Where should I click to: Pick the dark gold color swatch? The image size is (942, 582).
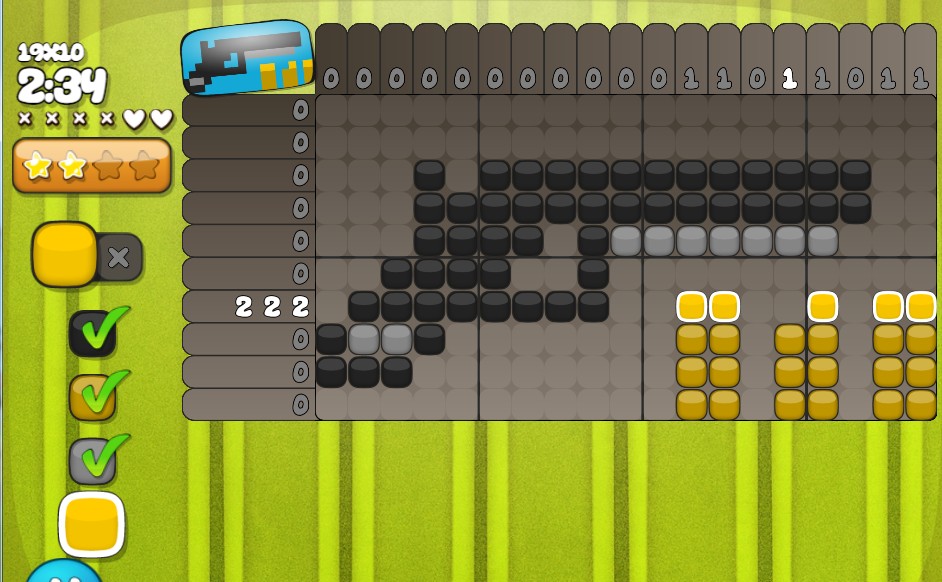pos(92,397)
